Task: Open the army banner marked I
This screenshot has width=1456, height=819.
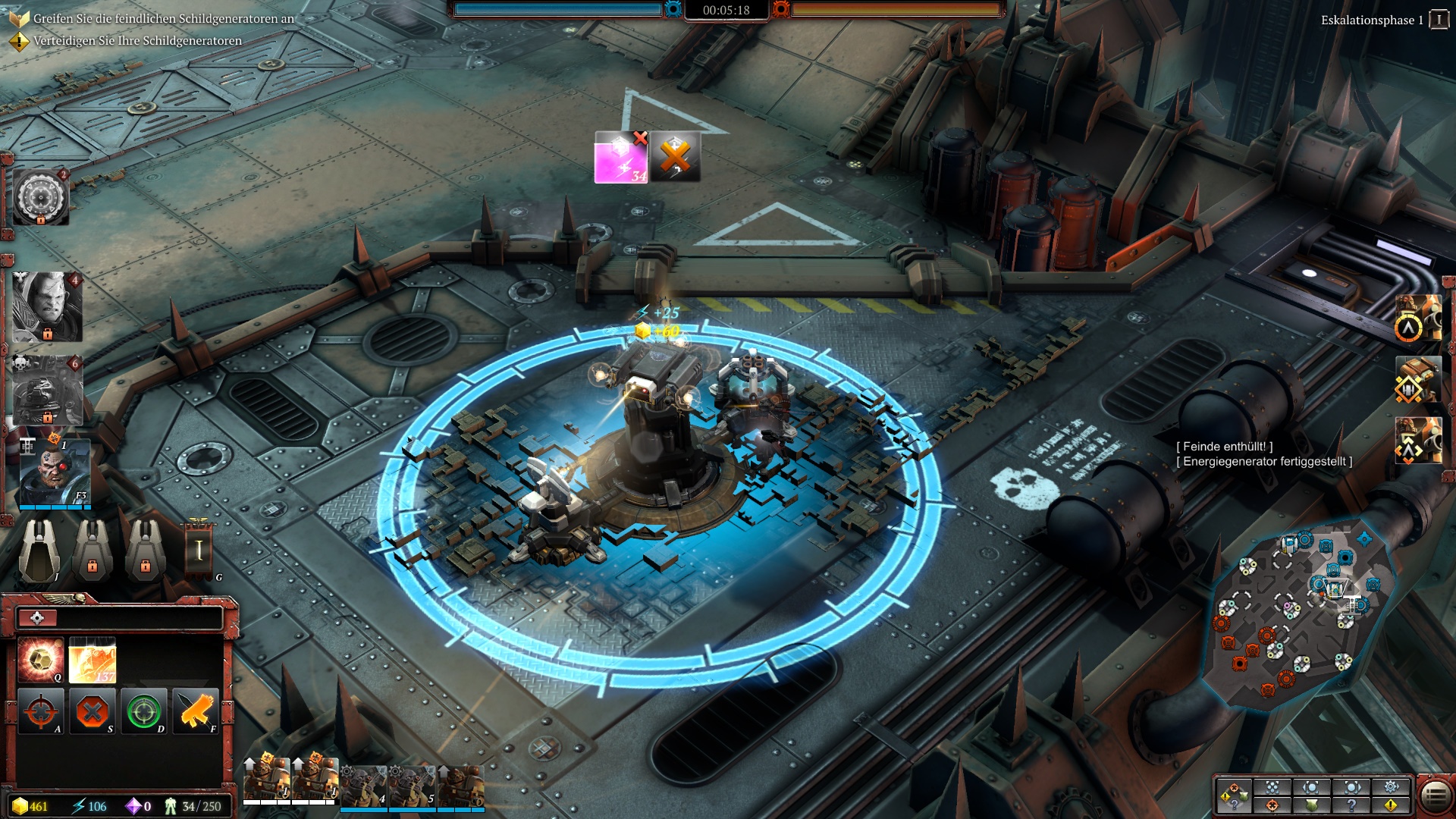Action: (x=199, y=550)
